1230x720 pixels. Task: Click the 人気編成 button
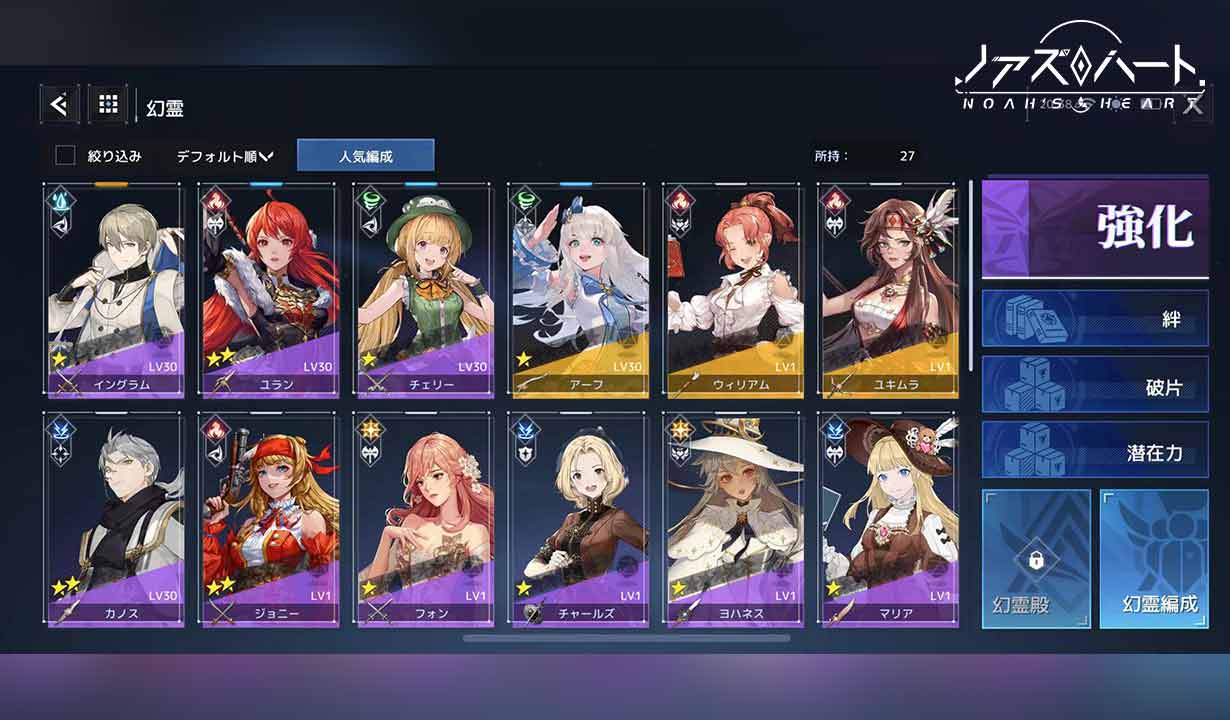(365, 156)
